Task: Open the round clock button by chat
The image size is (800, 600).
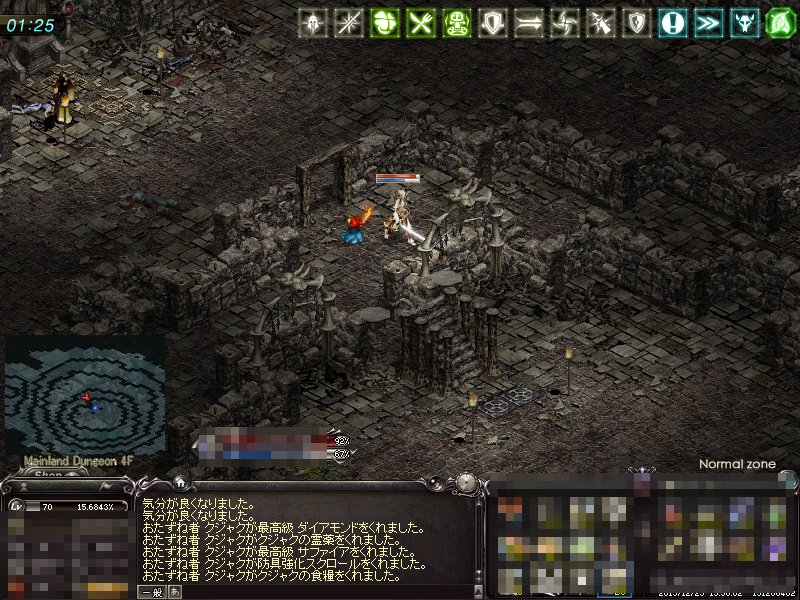Action: [x=467, y=483]
